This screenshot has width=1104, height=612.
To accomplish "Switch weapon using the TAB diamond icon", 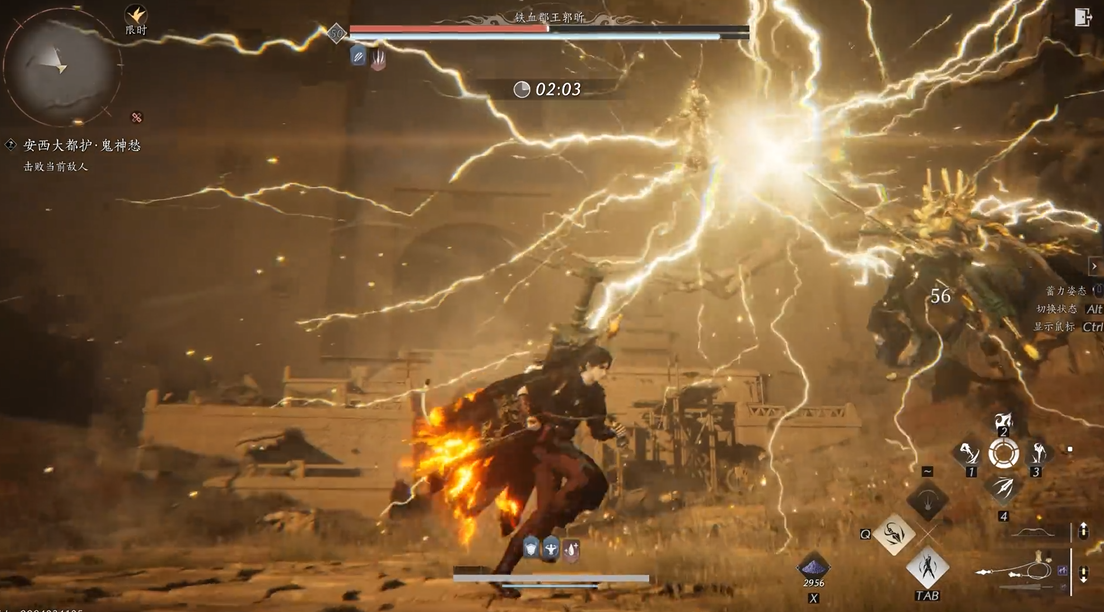I will pos(927,567).
